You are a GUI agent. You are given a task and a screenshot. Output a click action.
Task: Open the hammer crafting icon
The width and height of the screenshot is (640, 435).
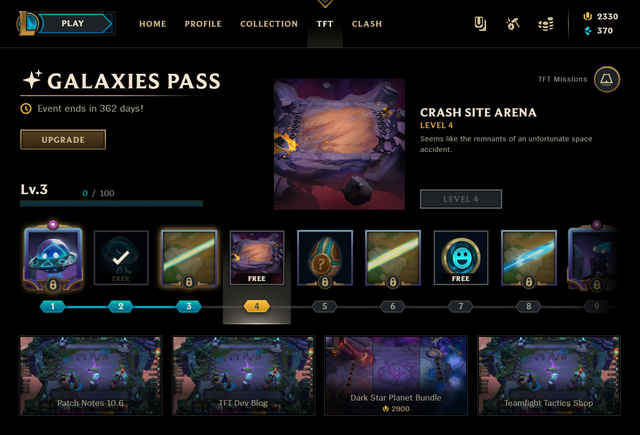(514, 23)
